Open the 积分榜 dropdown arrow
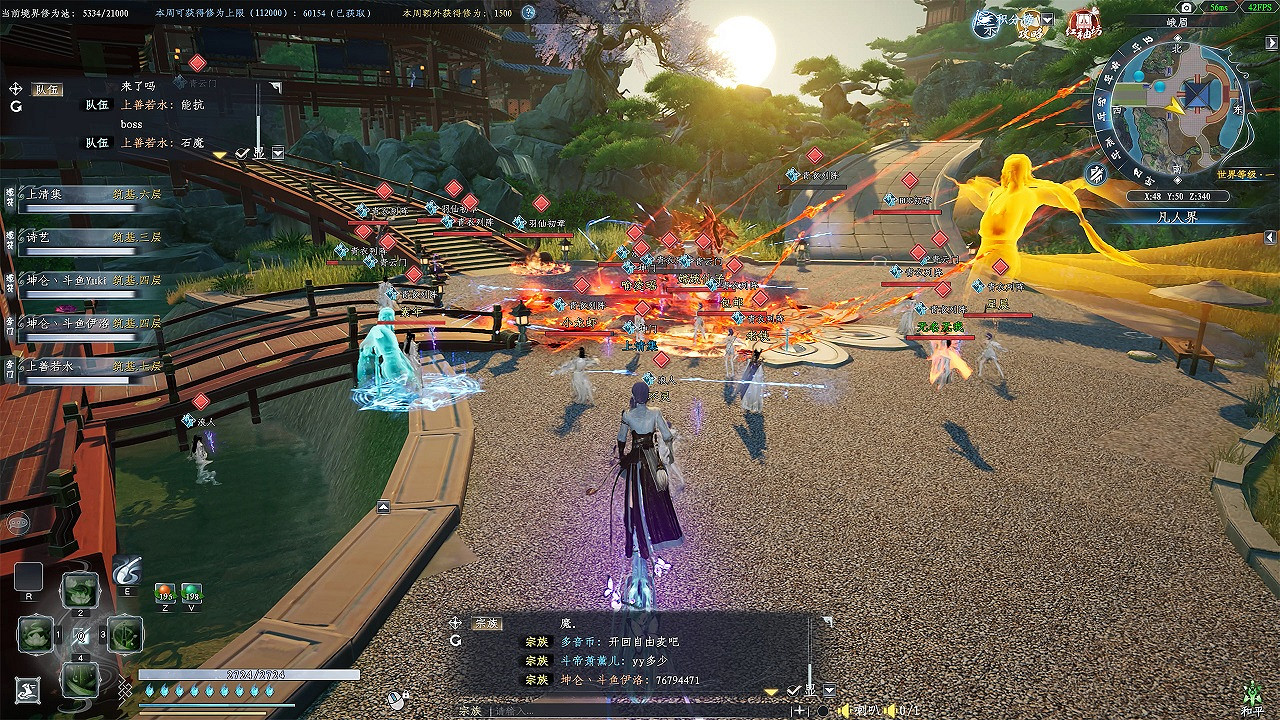Viewport: 1280px width, 720px height. click(x=1045, y=20)
